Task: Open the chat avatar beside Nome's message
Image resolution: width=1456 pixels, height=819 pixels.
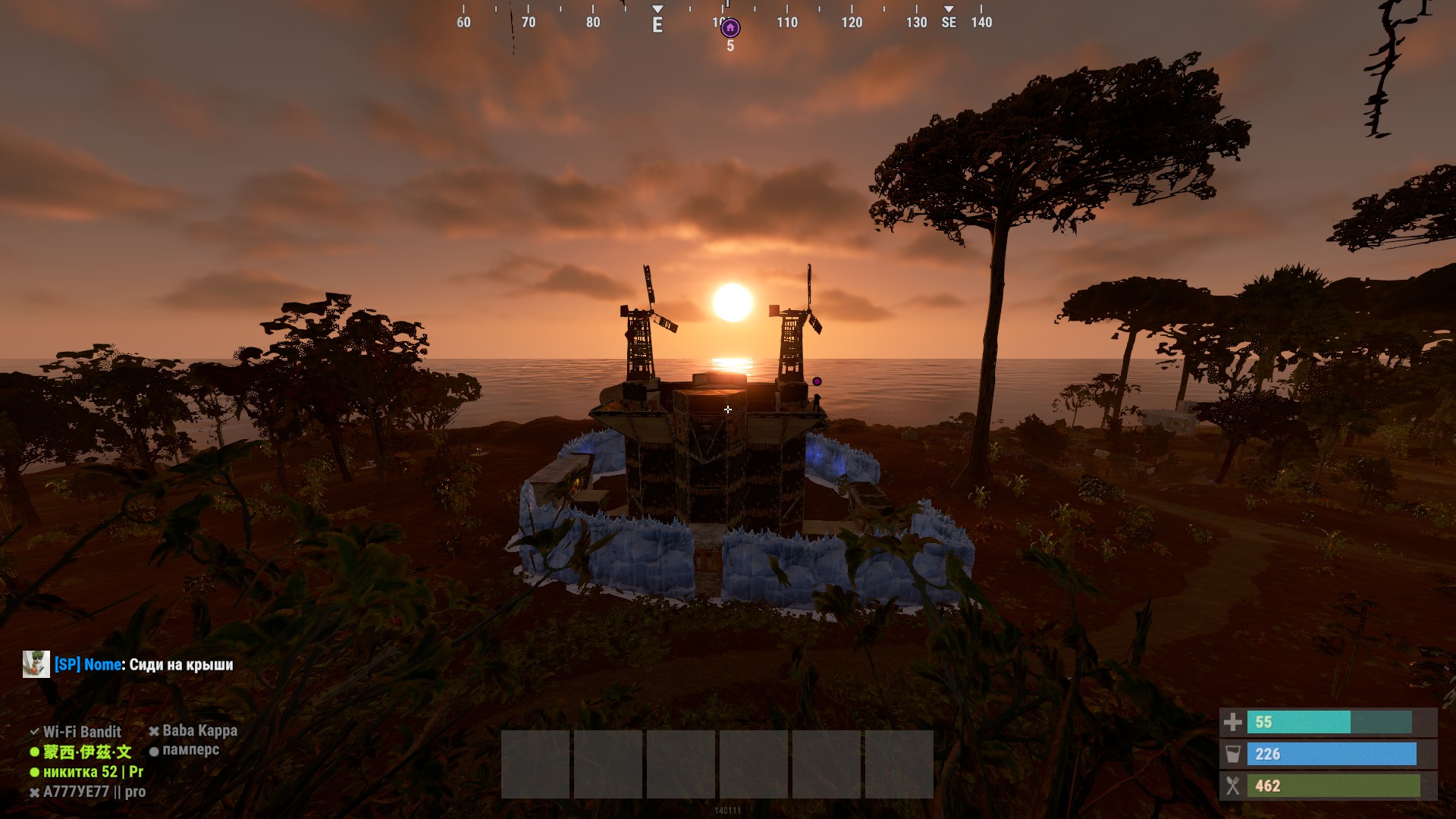Action: click(x=36, y=664)
